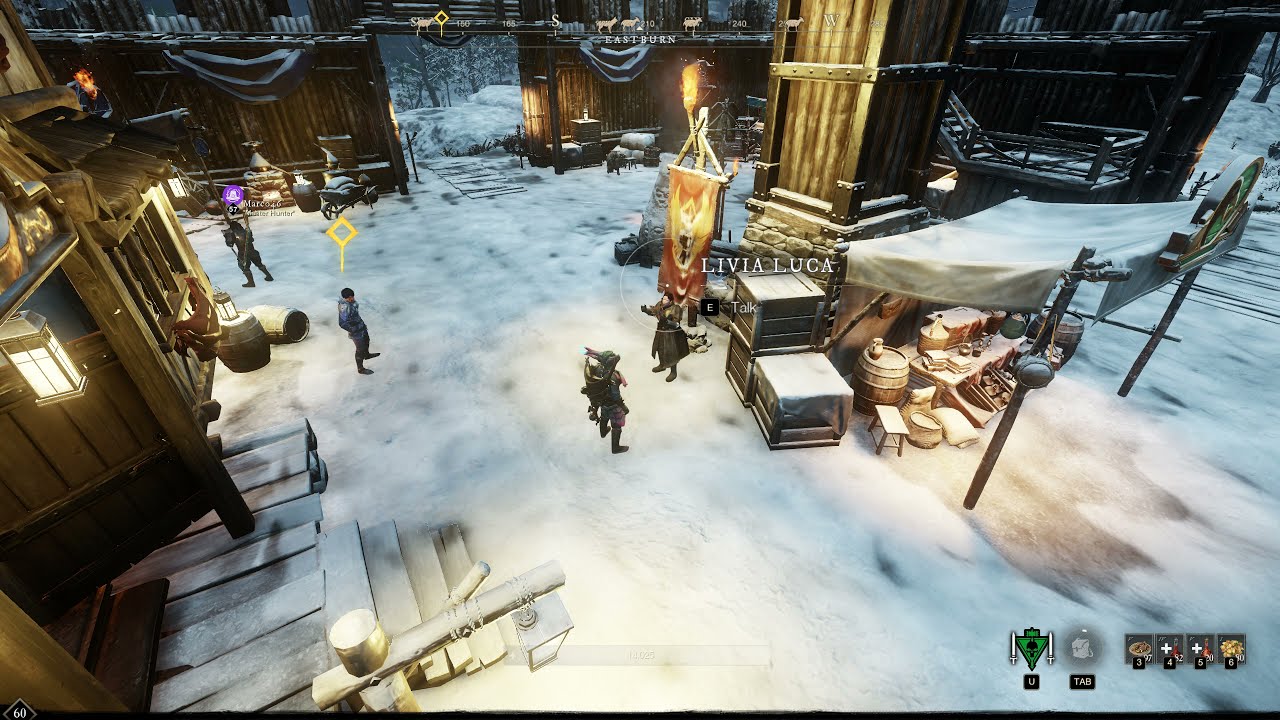Click the level 60 badge
Image resolution: width=1280 pixels, height=720 pixels.
[19, 712]
